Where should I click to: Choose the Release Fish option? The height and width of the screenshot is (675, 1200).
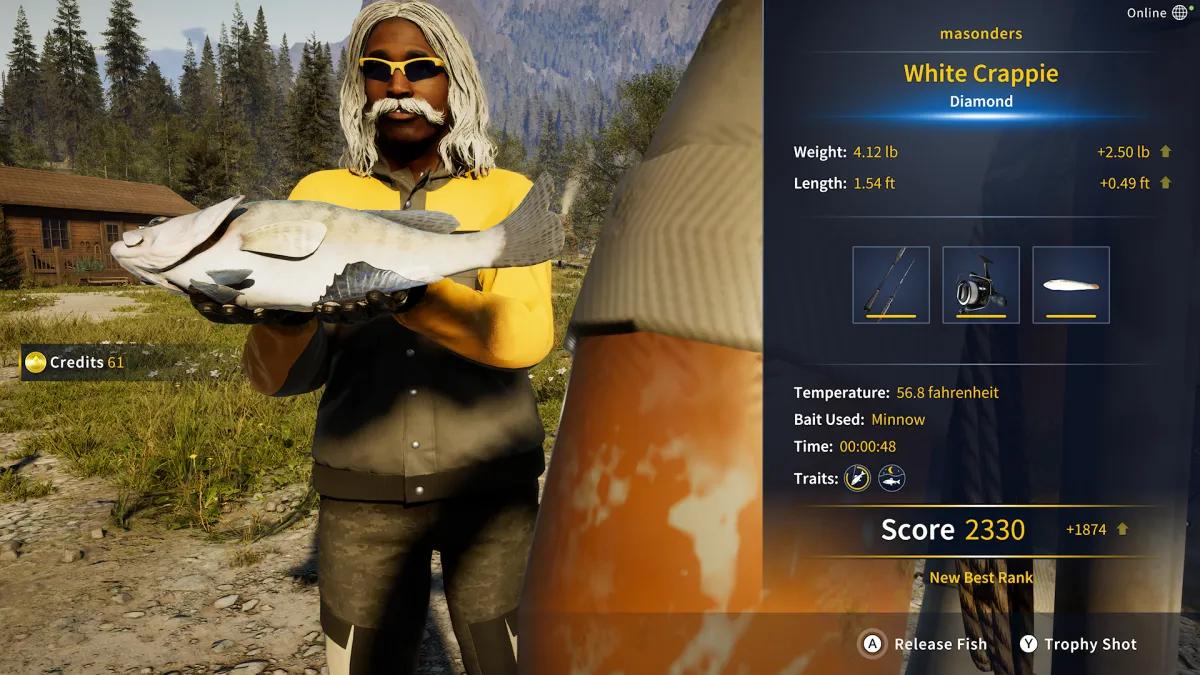pos(925,645)
